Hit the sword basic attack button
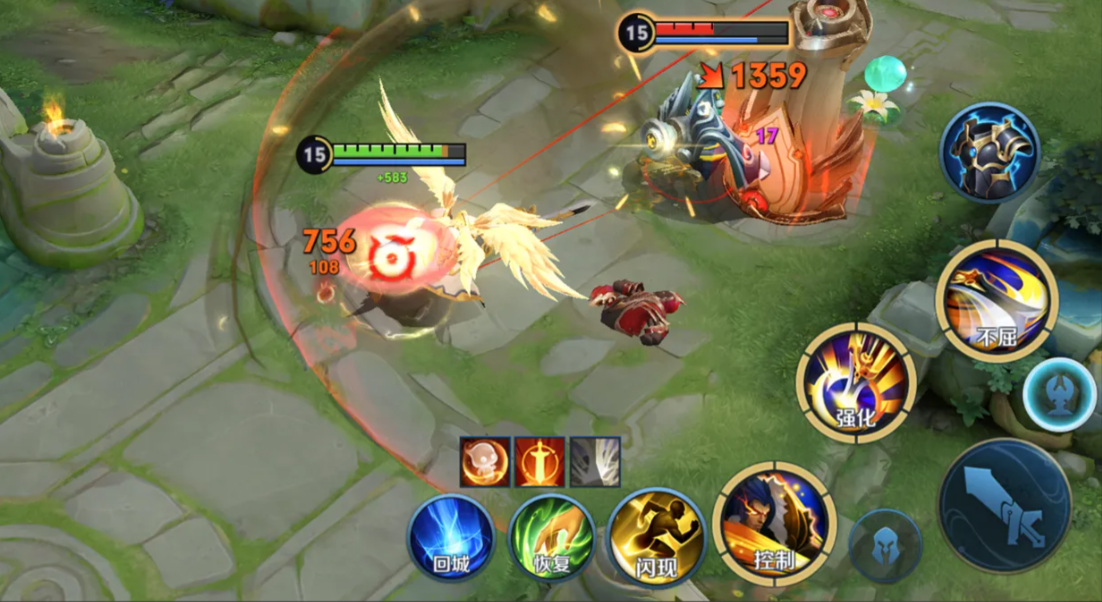The width and height of the screenshot is (1102, 602). coord(1004,506)
